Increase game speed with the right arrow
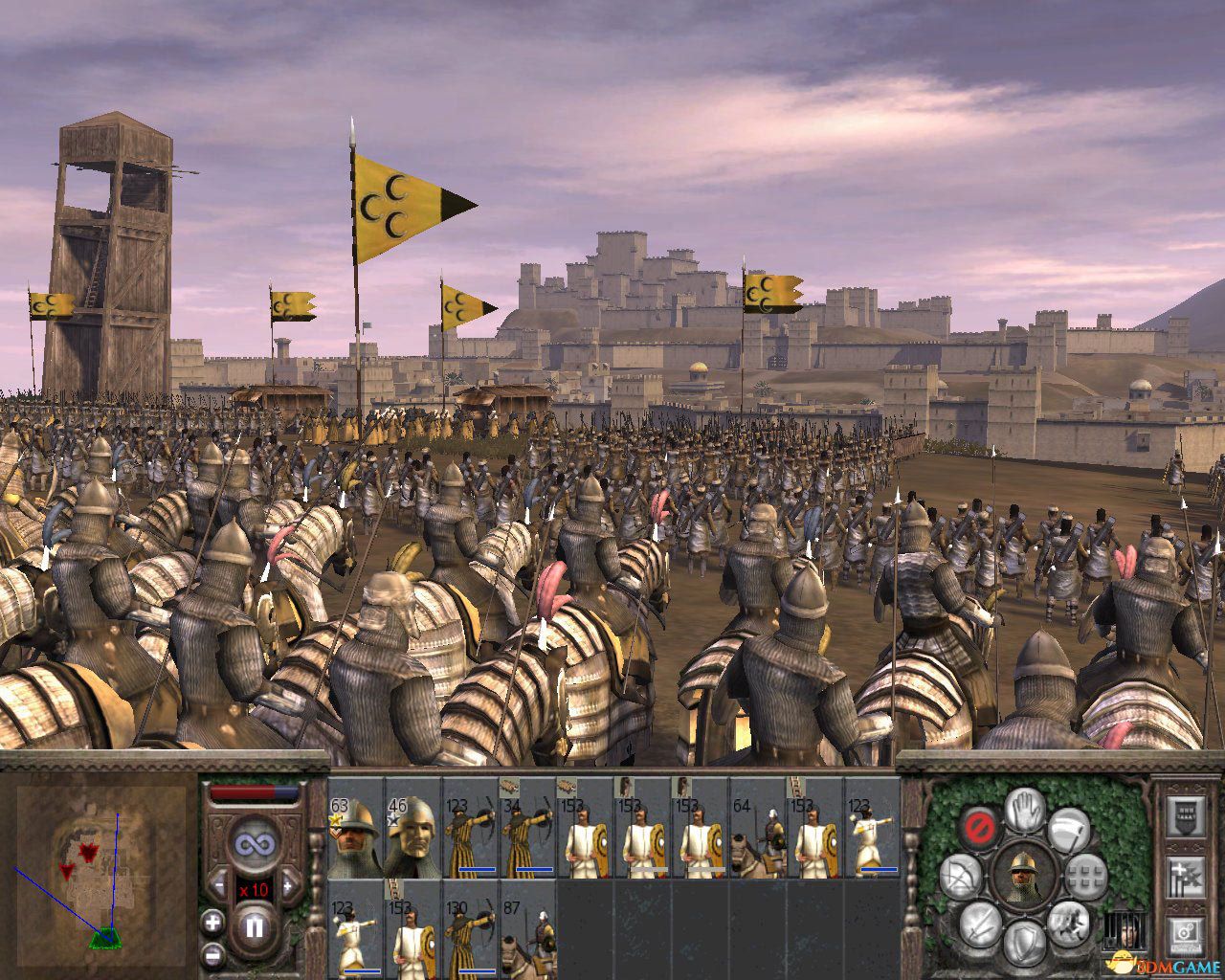The width and height of the screenshot is (1225, 980). 289,885
